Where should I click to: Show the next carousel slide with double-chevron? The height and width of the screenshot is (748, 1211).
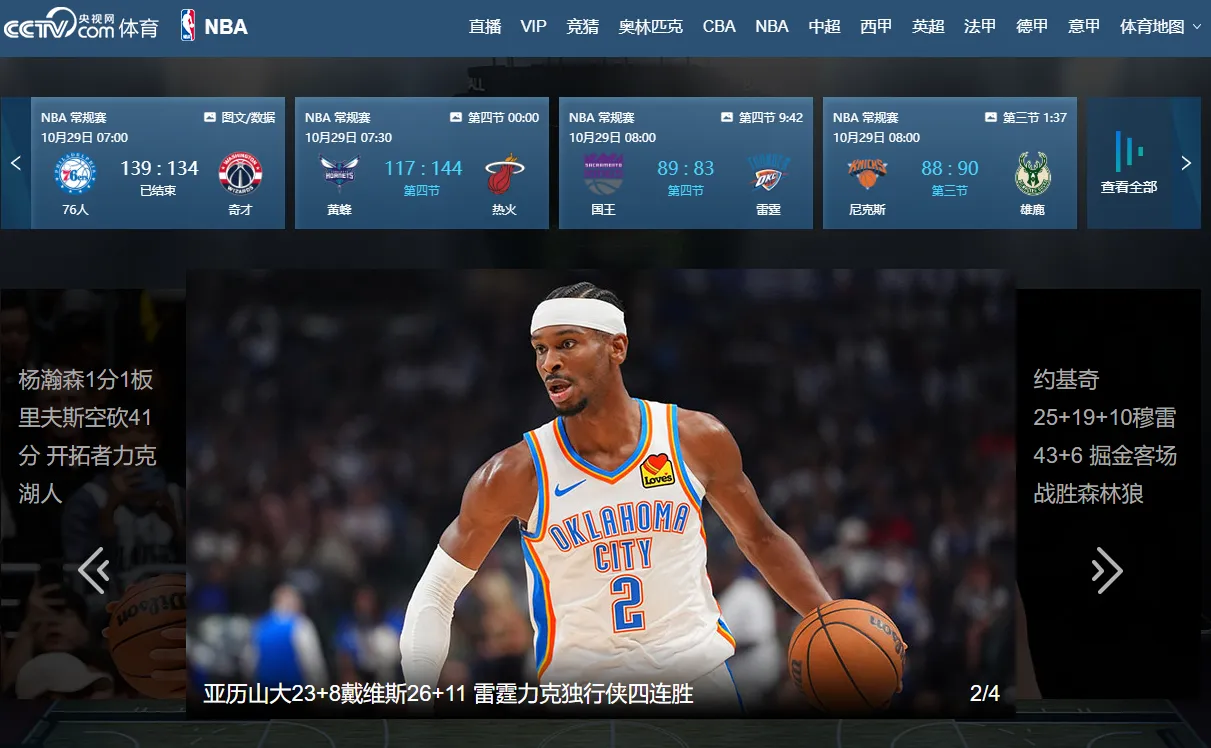click(x=1106, y=570)
